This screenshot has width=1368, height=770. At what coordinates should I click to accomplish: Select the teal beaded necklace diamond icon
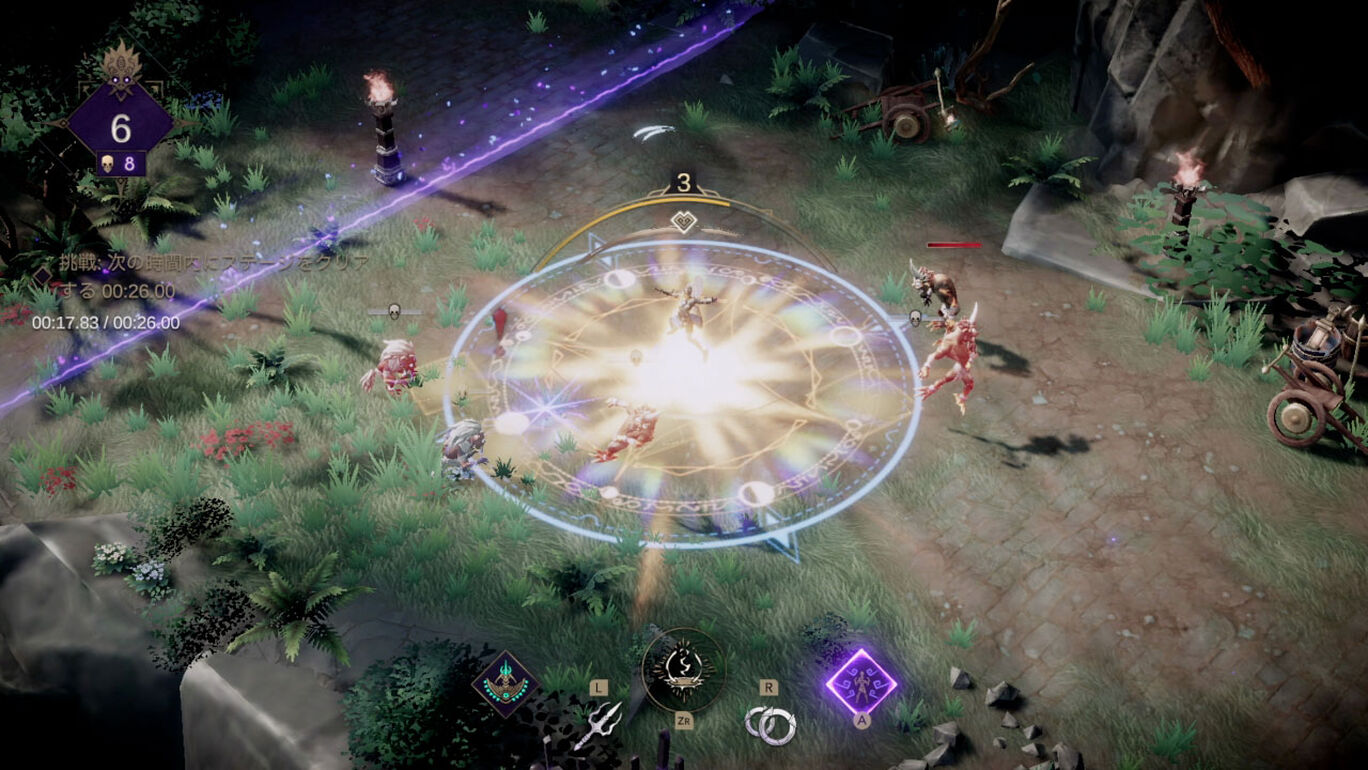506,685
